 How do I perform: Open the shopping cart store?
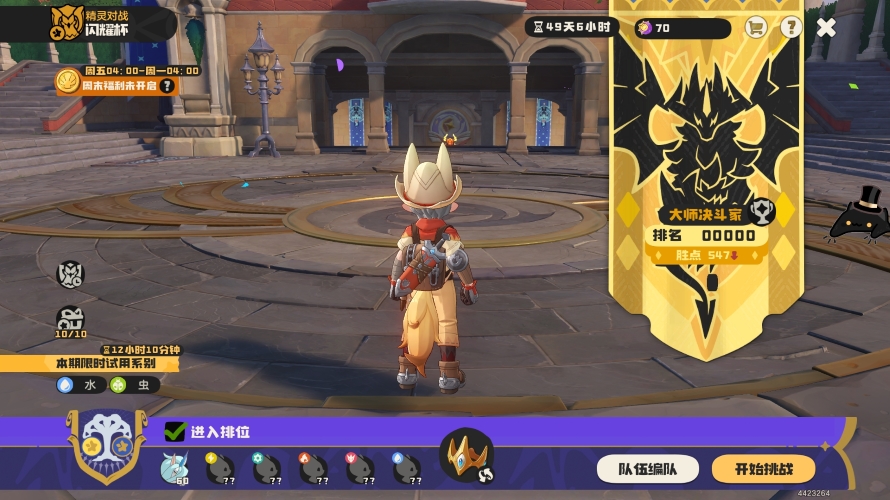756,27
